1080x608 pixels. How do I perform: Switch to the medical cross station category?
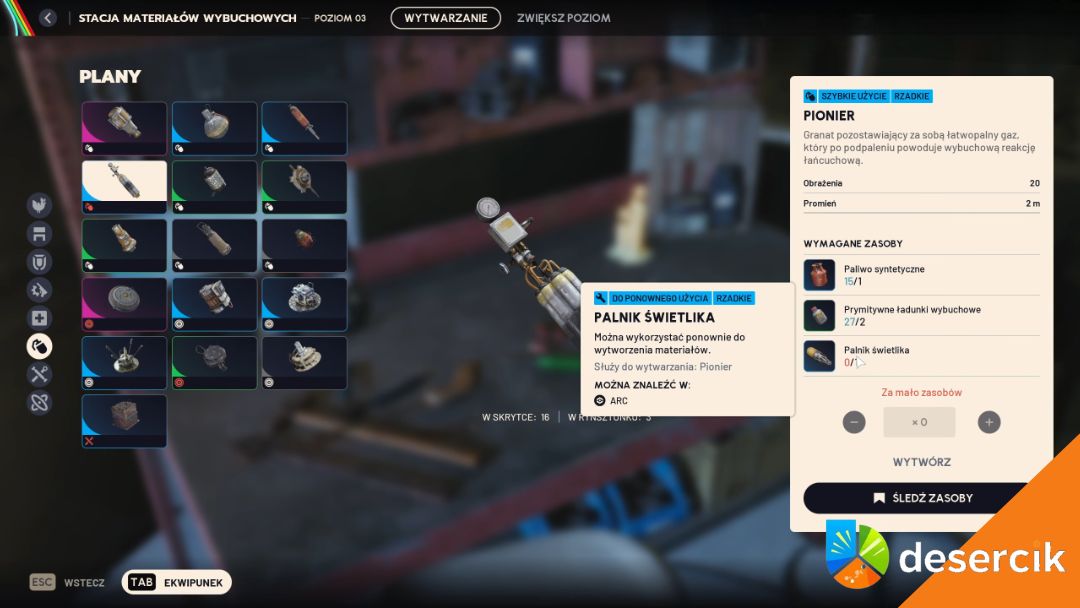(x=39, y=318)
